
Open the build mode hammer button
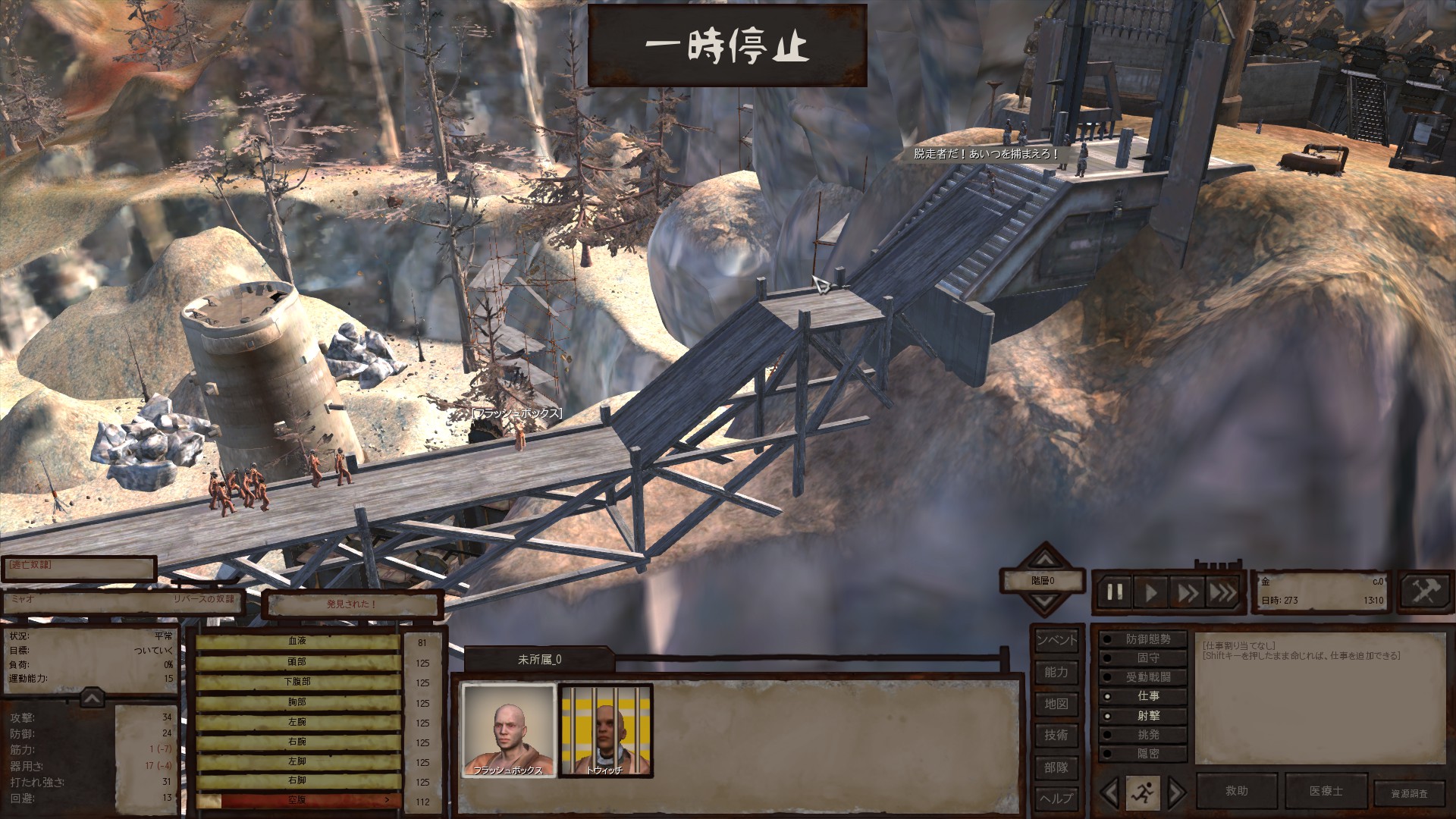click(1424, 591)
